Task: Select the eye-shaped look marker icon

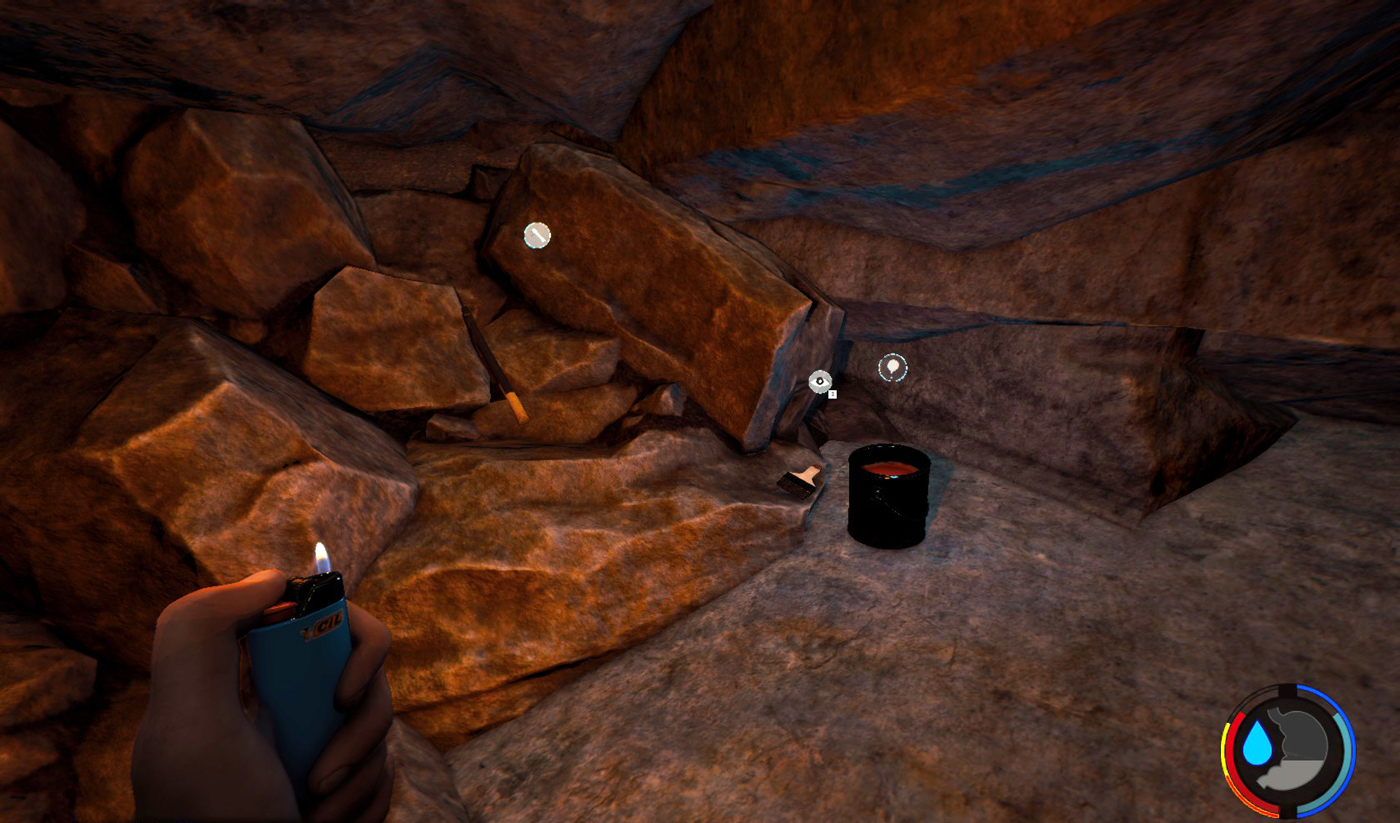Action: pyautogui.click(x=820, y=381)
